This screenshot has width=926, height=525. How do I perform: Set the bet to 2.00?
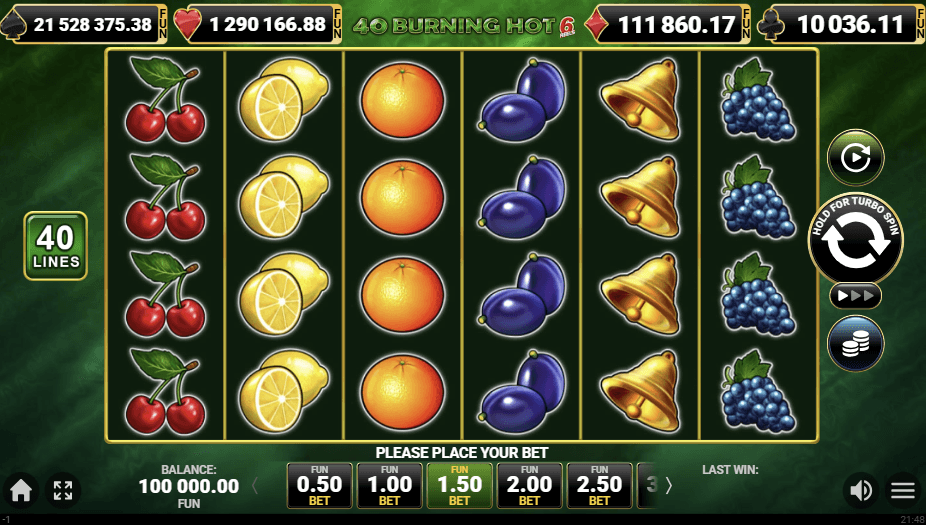(530, 486)
